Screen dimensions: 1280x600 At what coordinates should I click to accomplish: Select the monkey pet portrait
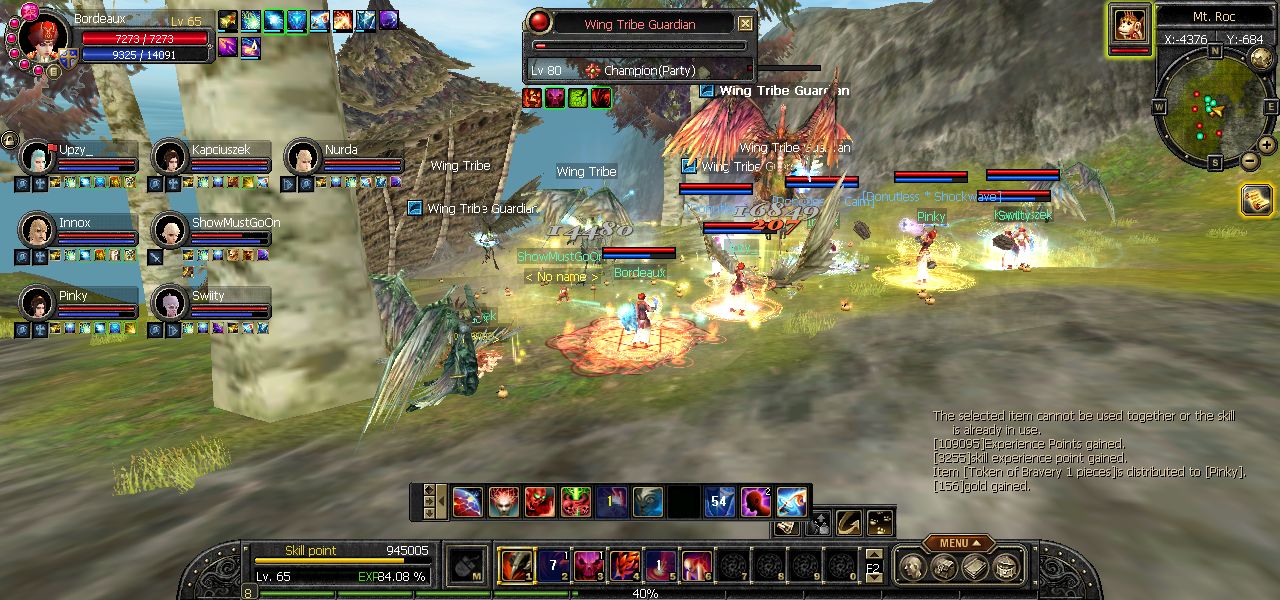click(x=1129, y=25)
